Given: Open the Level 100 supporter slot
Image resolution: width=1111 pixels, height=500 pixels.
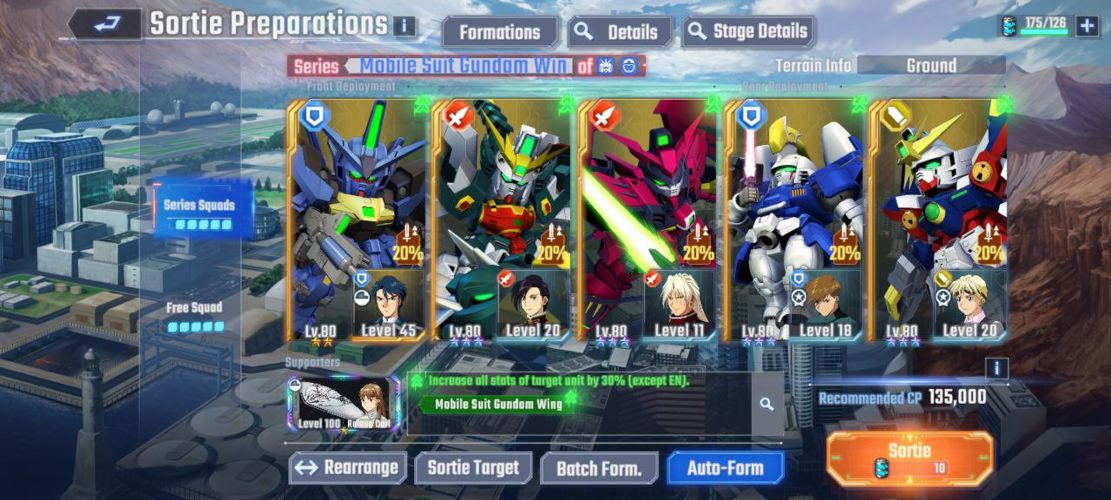Looking at the screenshot, I should [343, 404].
